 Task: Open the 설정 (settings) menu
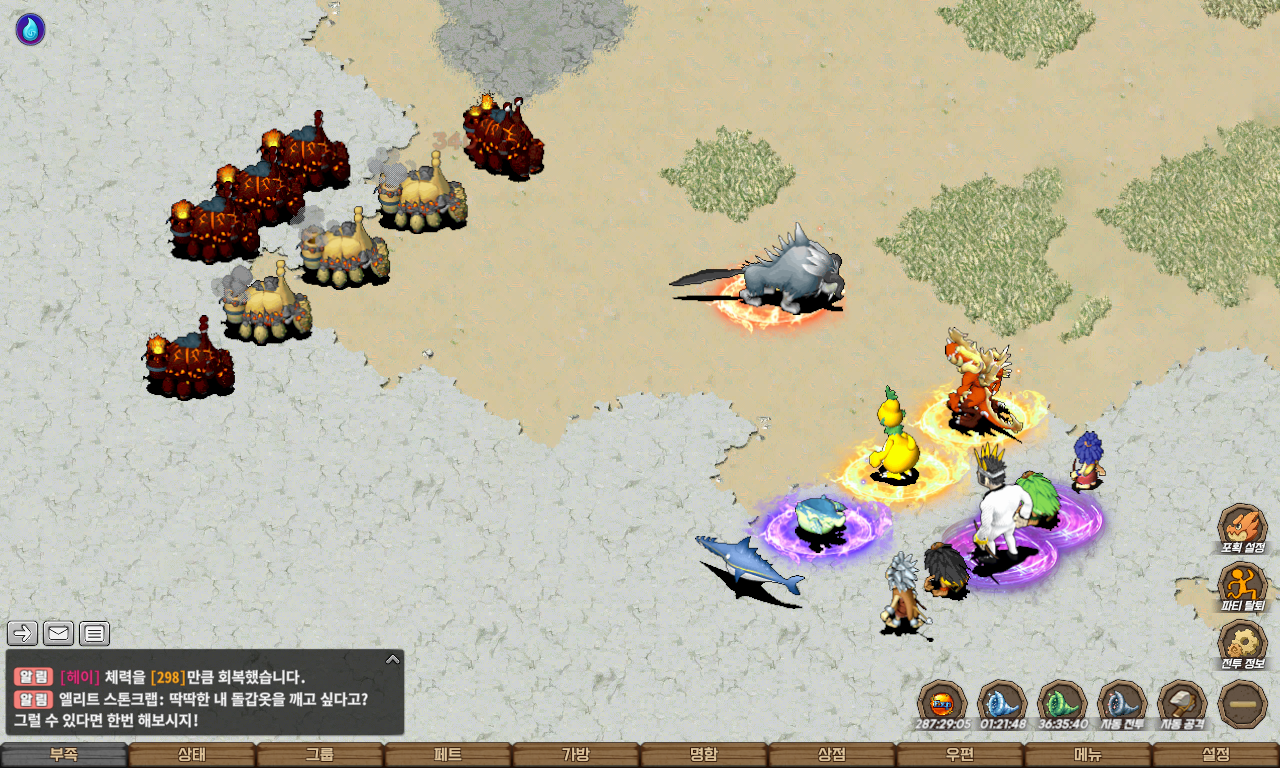pos(1216,755)
